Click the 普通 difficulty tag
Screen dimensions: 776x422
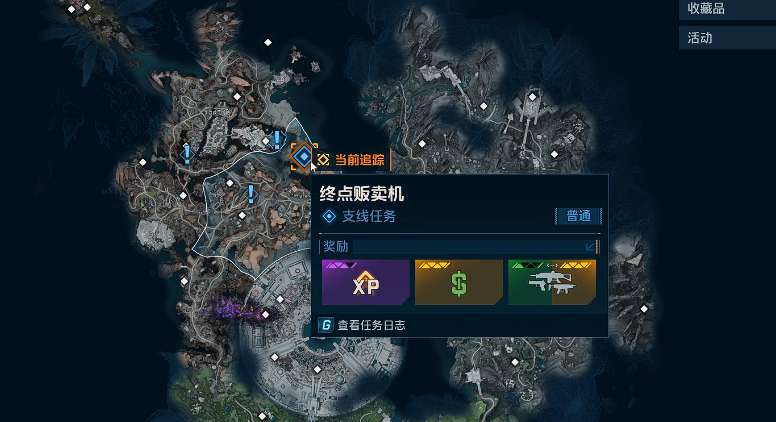pos(578,216)
